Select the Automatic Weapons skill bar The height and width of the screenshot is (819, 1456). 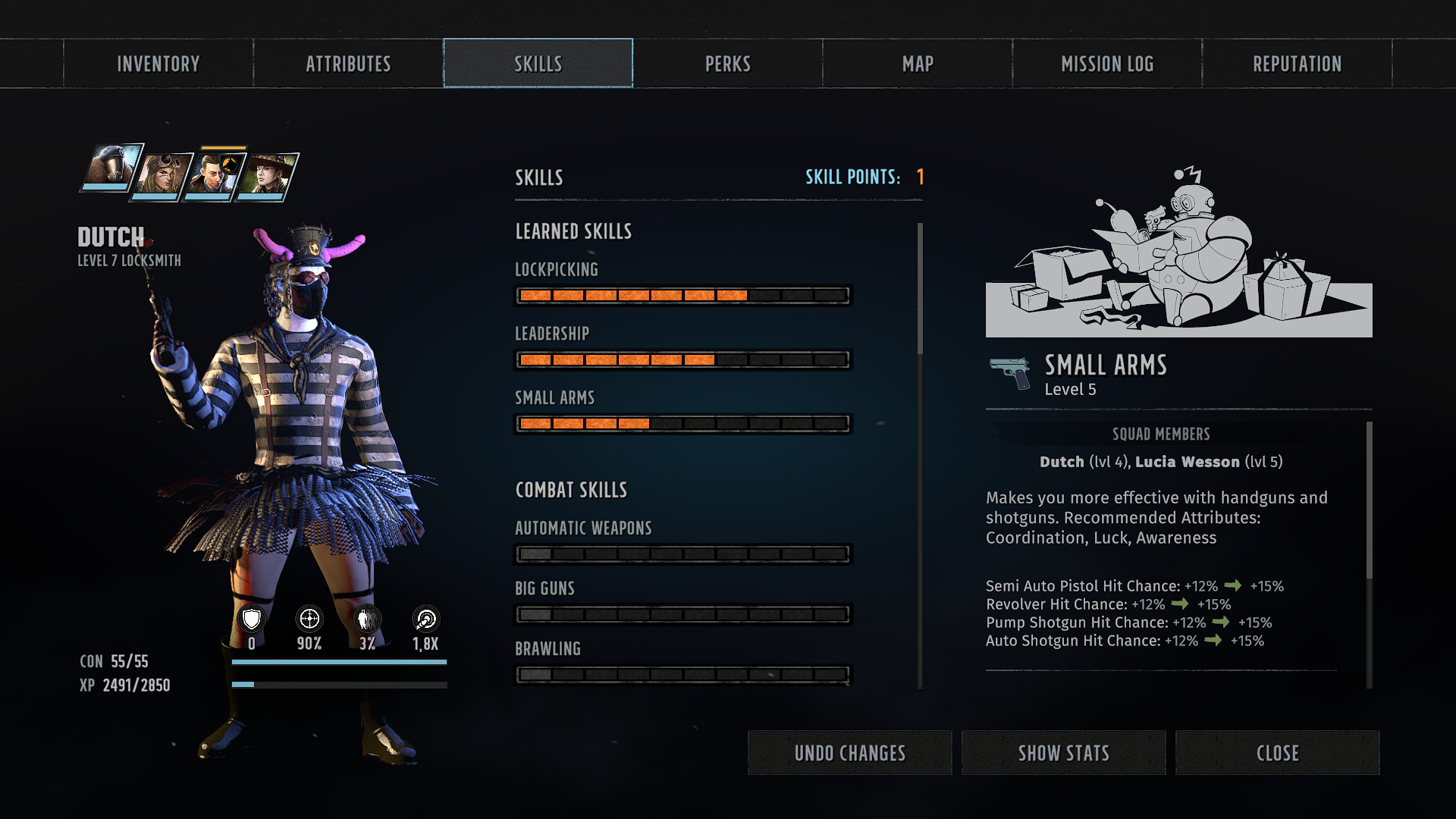[x=682, y=554]
